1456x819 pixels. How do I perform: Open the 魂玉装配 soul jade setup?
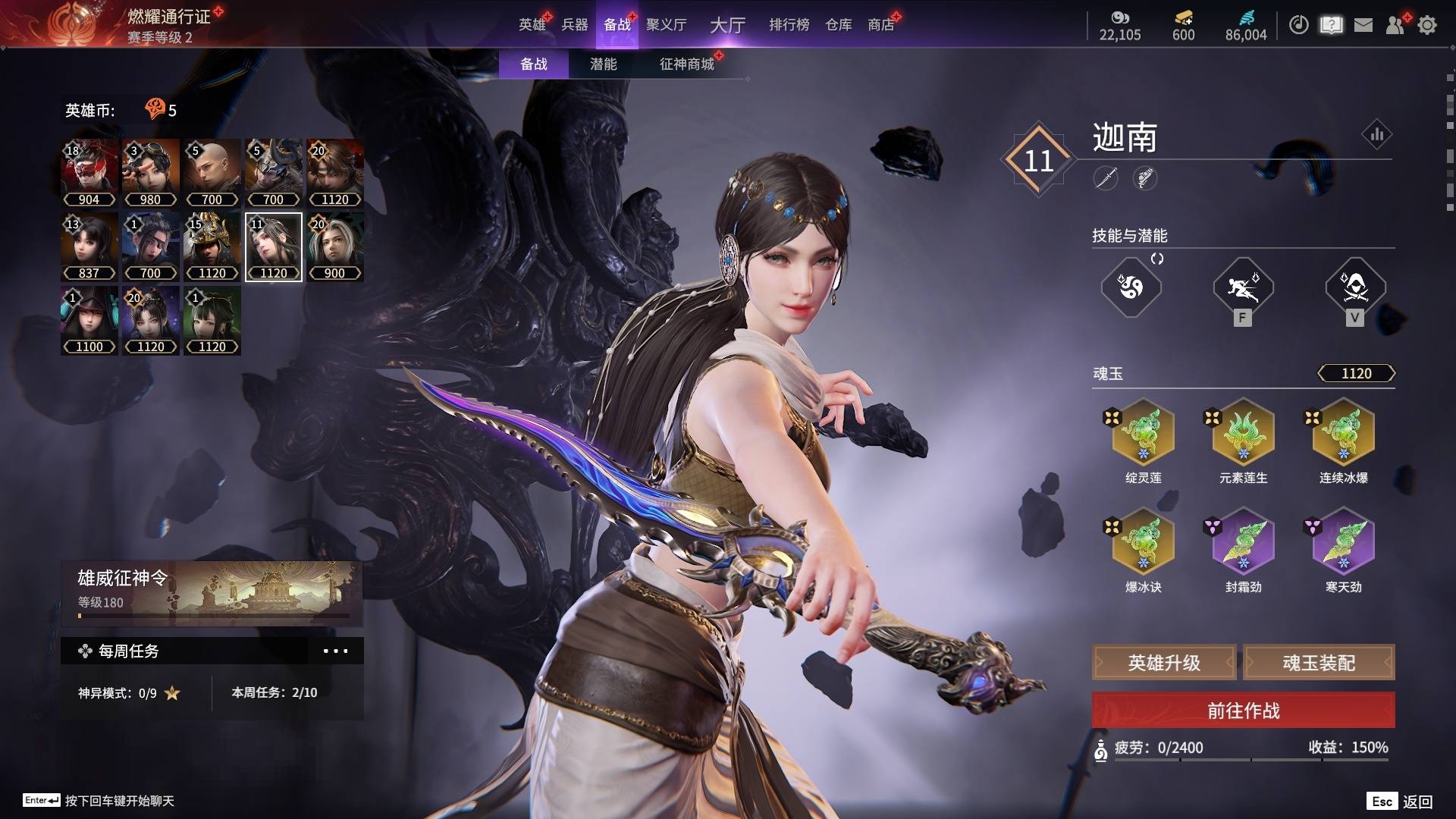click(1319, 663)
